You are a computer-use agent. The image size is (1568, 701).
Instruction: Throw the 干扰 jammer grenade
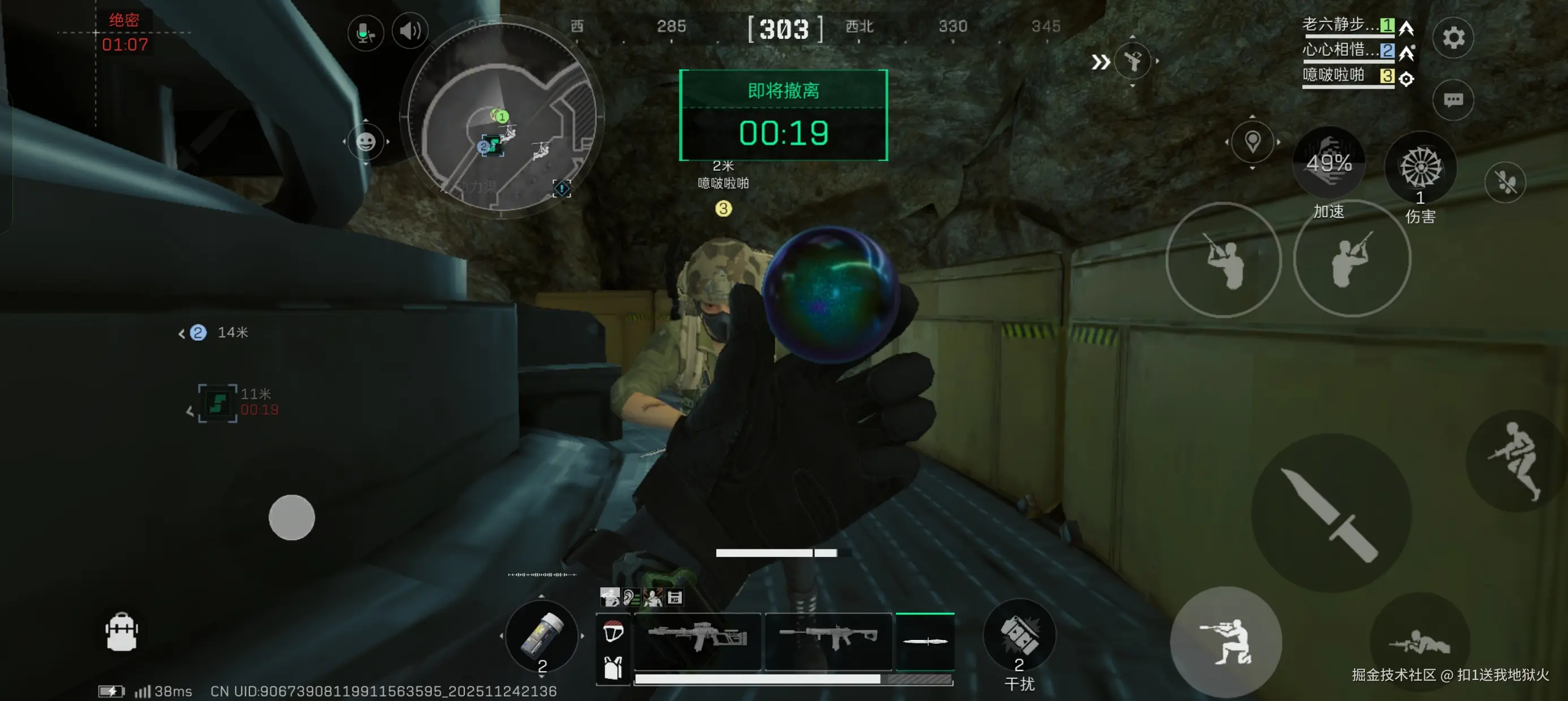1019,636
